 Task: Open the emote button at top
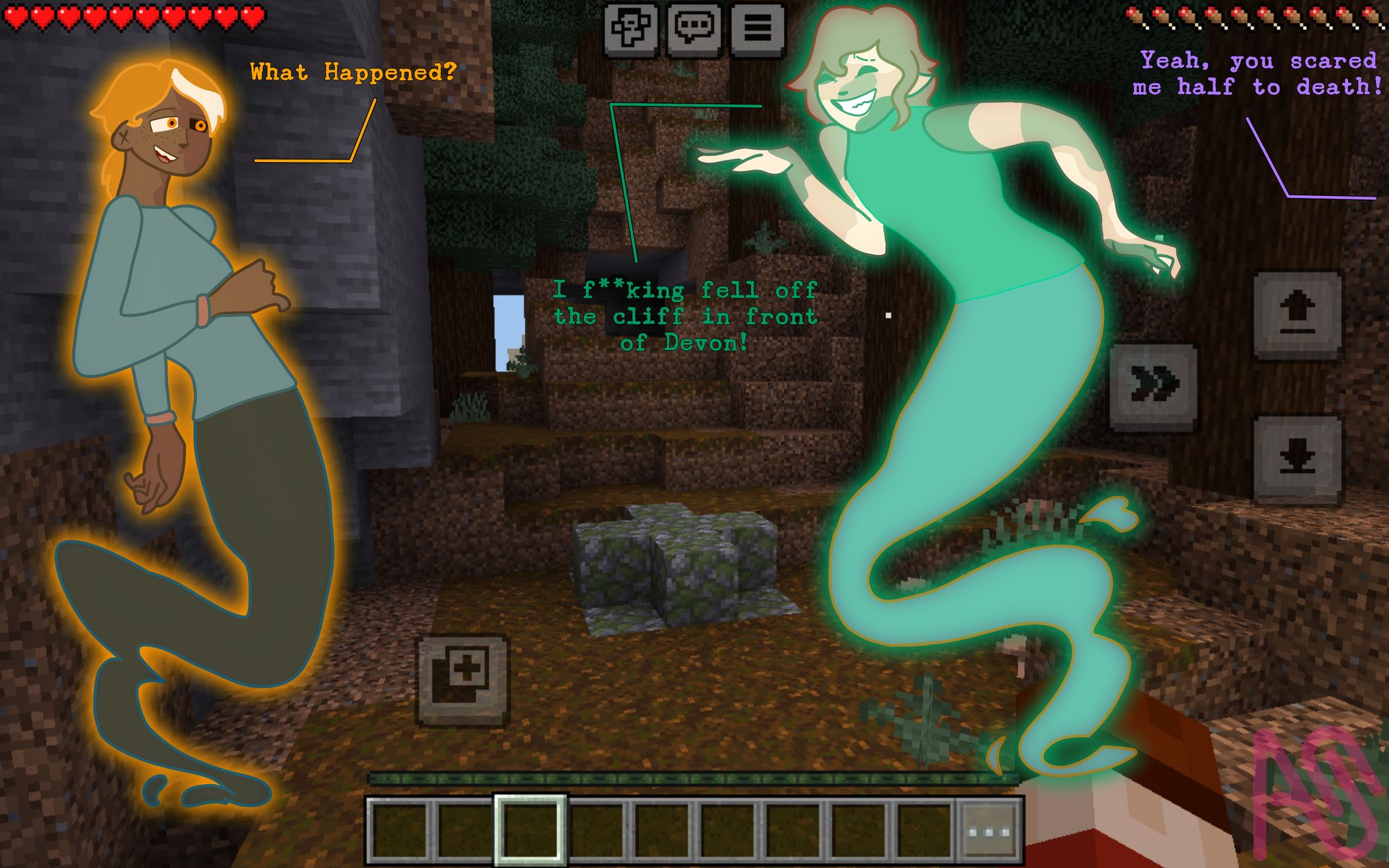(x=631, y=28)
